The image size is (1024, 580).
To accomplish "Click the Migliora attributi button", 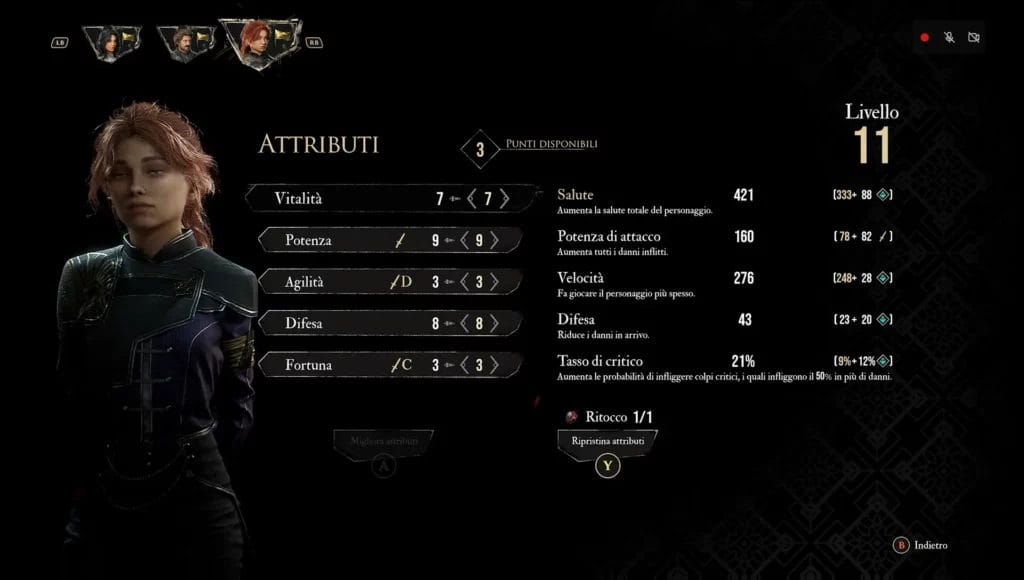I will (385, 441).
